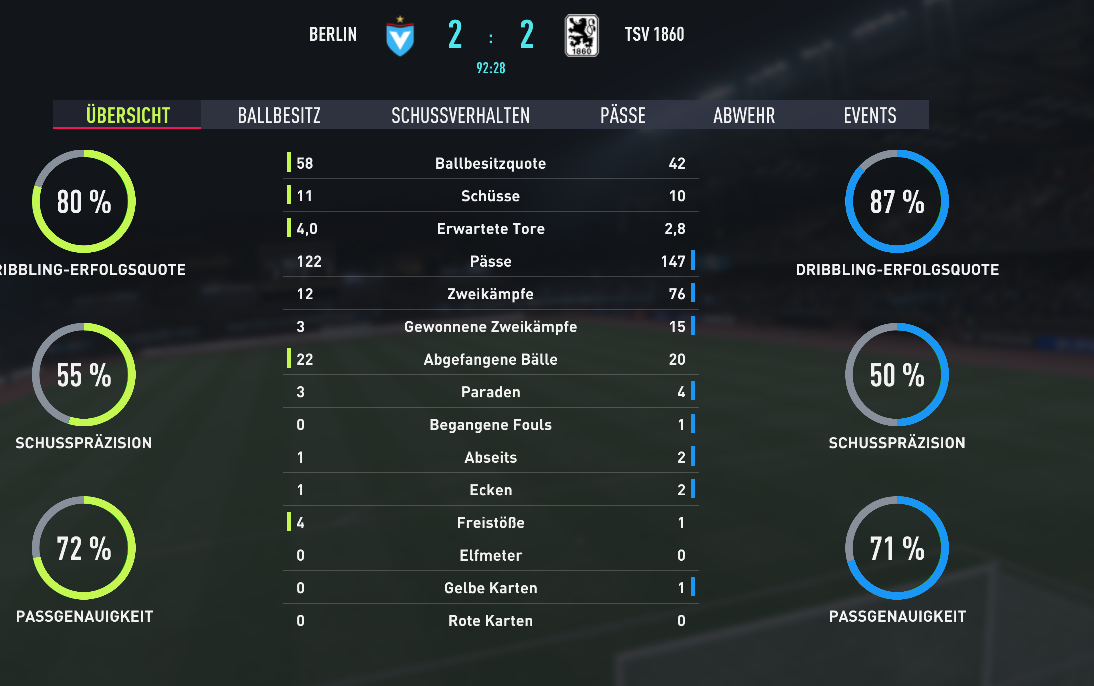
Task: Open the Events tab
Action: click(x=870, y=115)
